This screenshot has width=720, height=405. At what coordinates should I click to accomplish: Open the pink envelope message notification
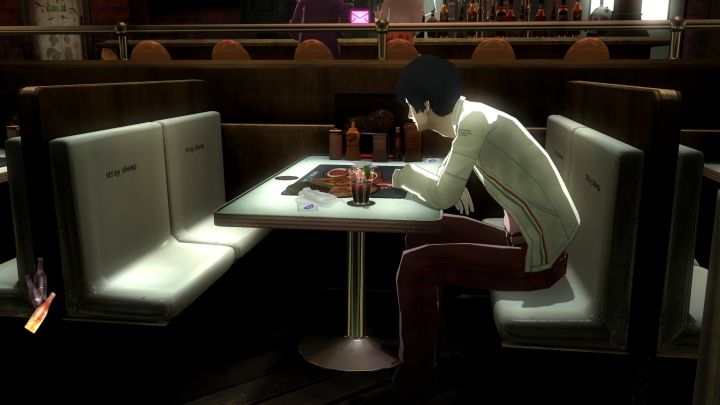[360, 16]
